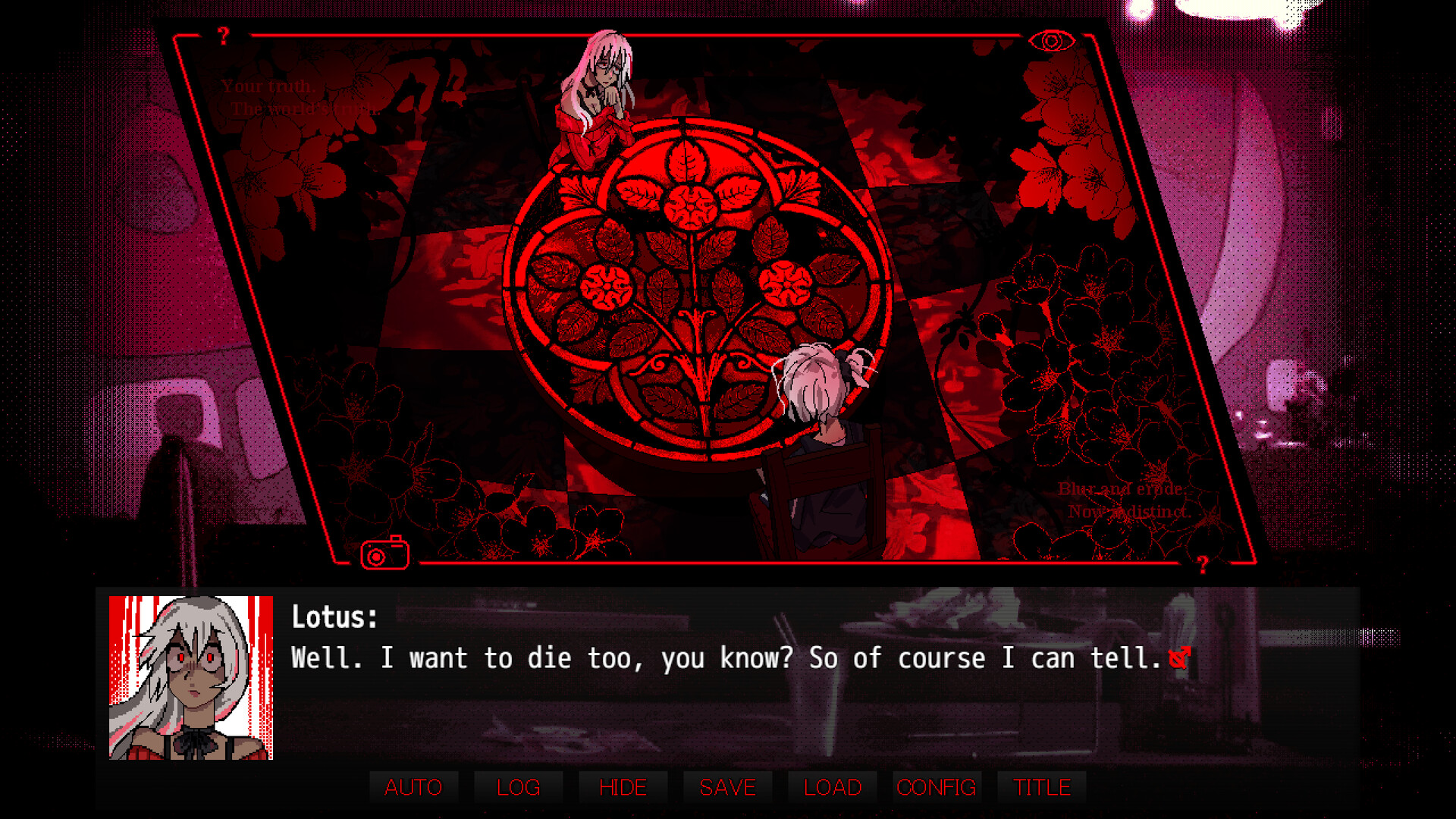Toggle HIDE to conceal the text box

click(622, 787)
